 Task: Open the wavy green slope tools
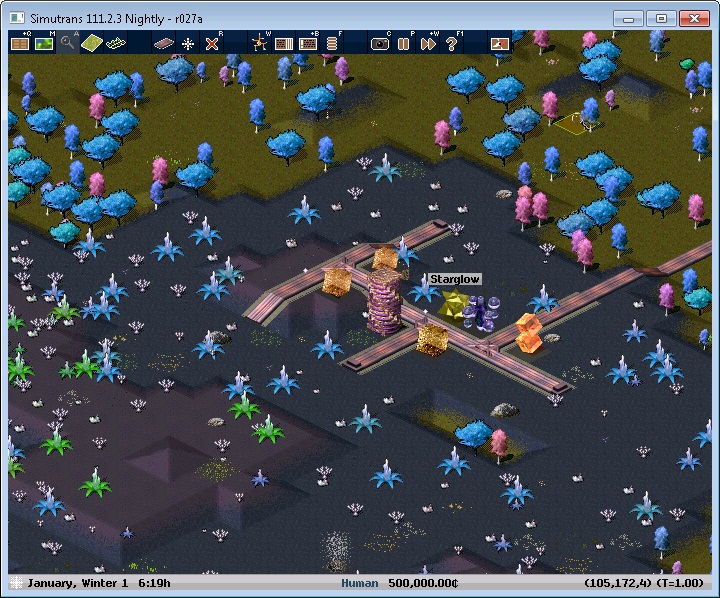[116, 43]
